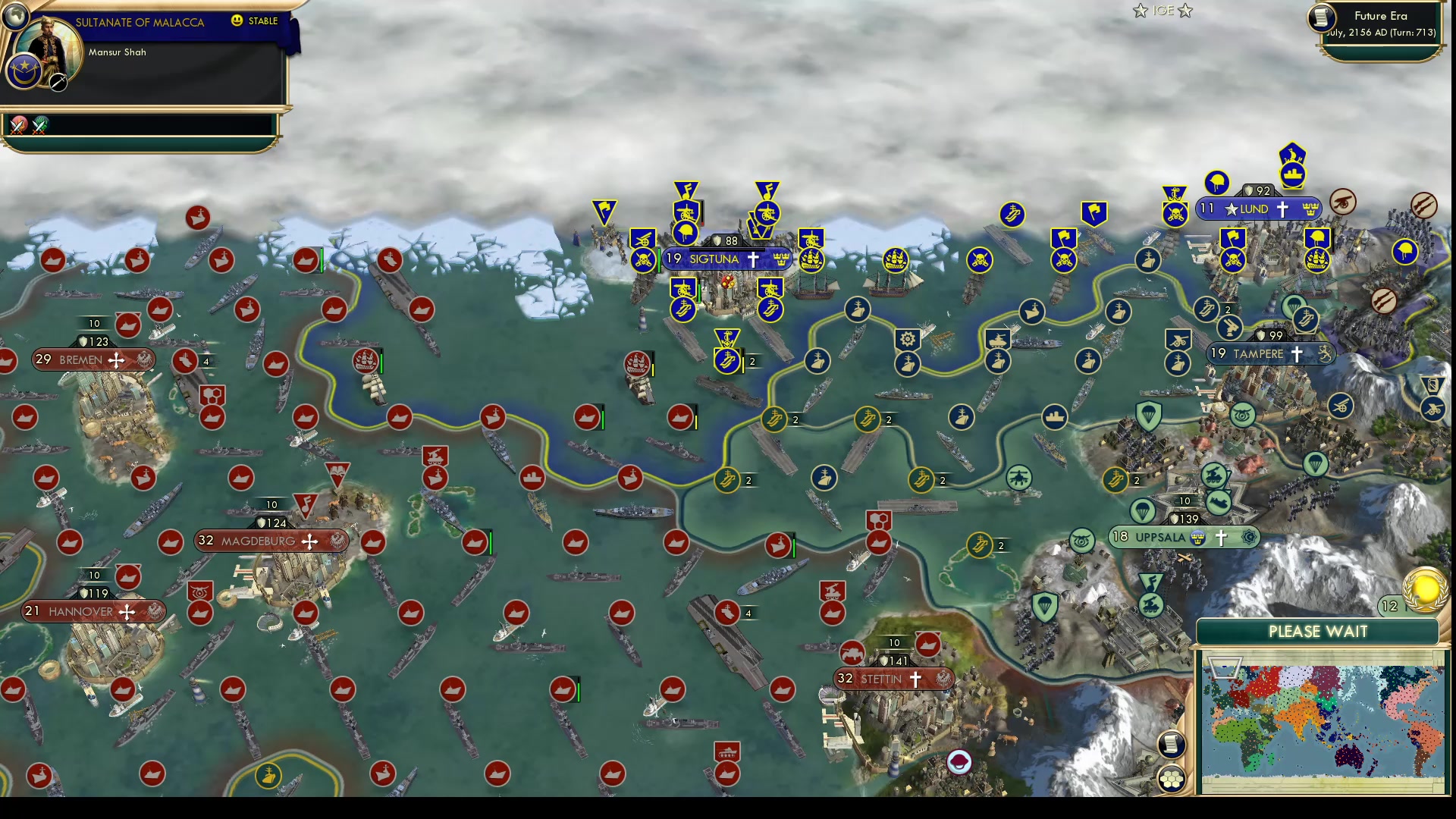Screen dimensions: 1456x819
Task: Click the golden World Congress medal icon
Action: click(x=1425, y=588)
